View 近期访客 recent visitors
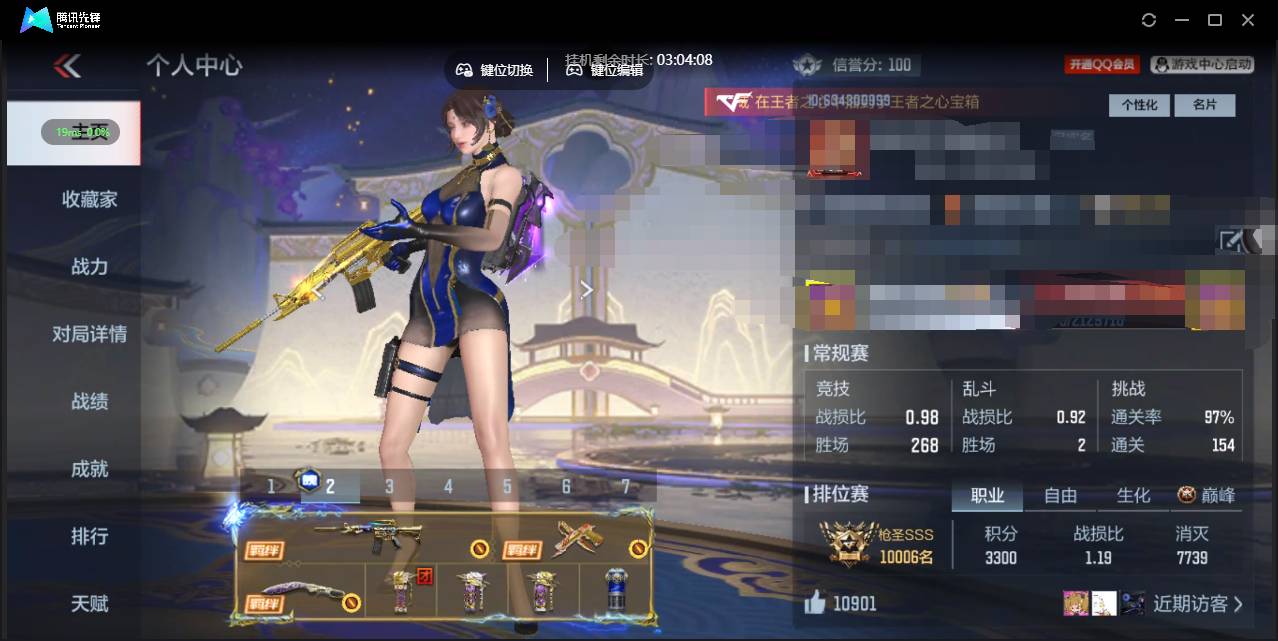 (1197, 603)
